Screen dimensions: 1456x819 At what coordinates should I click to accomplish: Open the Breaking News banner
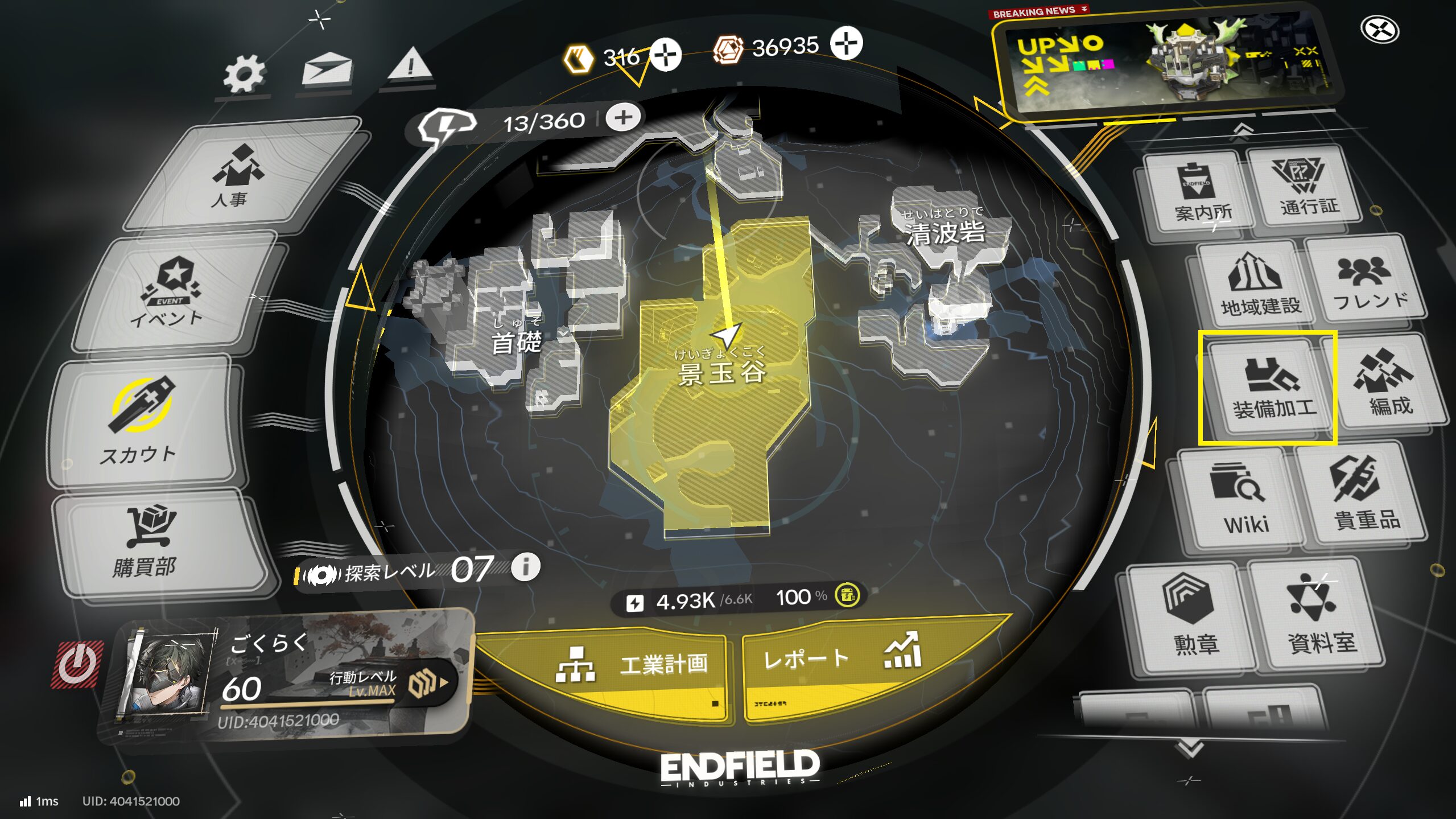[1166, 63]
